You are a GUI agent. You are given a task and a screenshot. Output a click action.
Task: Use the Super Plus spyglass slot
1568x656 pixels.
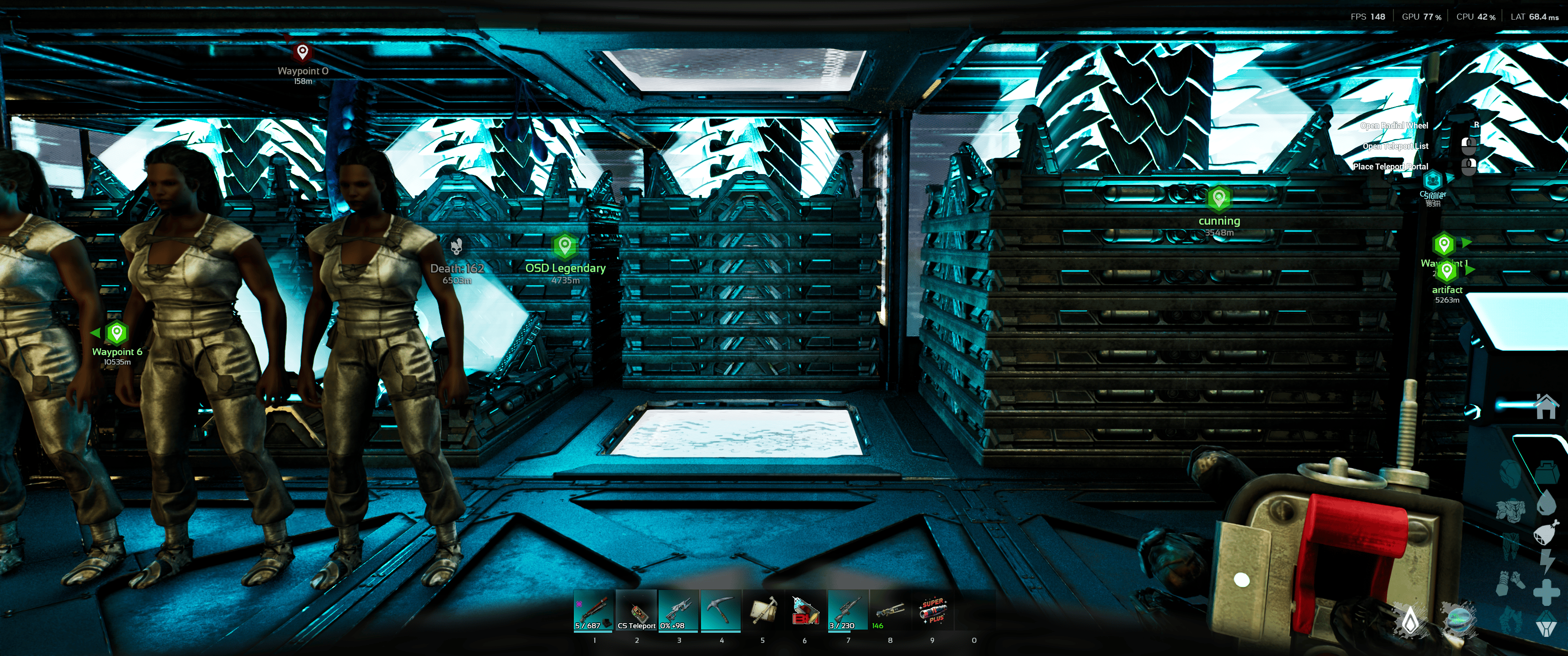point(933,610)
